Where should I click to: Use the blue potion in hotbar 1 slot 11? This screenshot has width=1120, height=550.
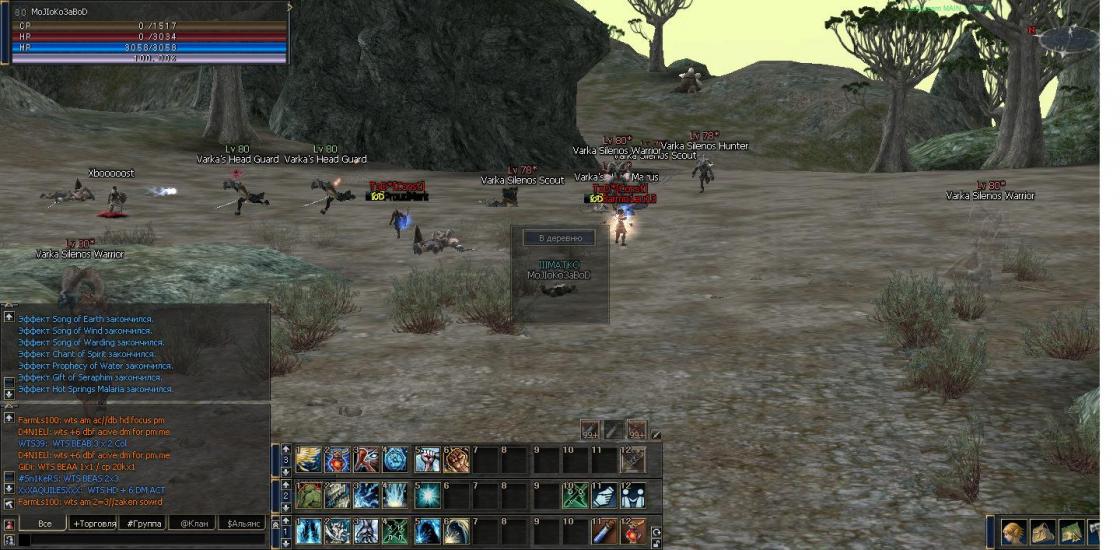point(602,531)
